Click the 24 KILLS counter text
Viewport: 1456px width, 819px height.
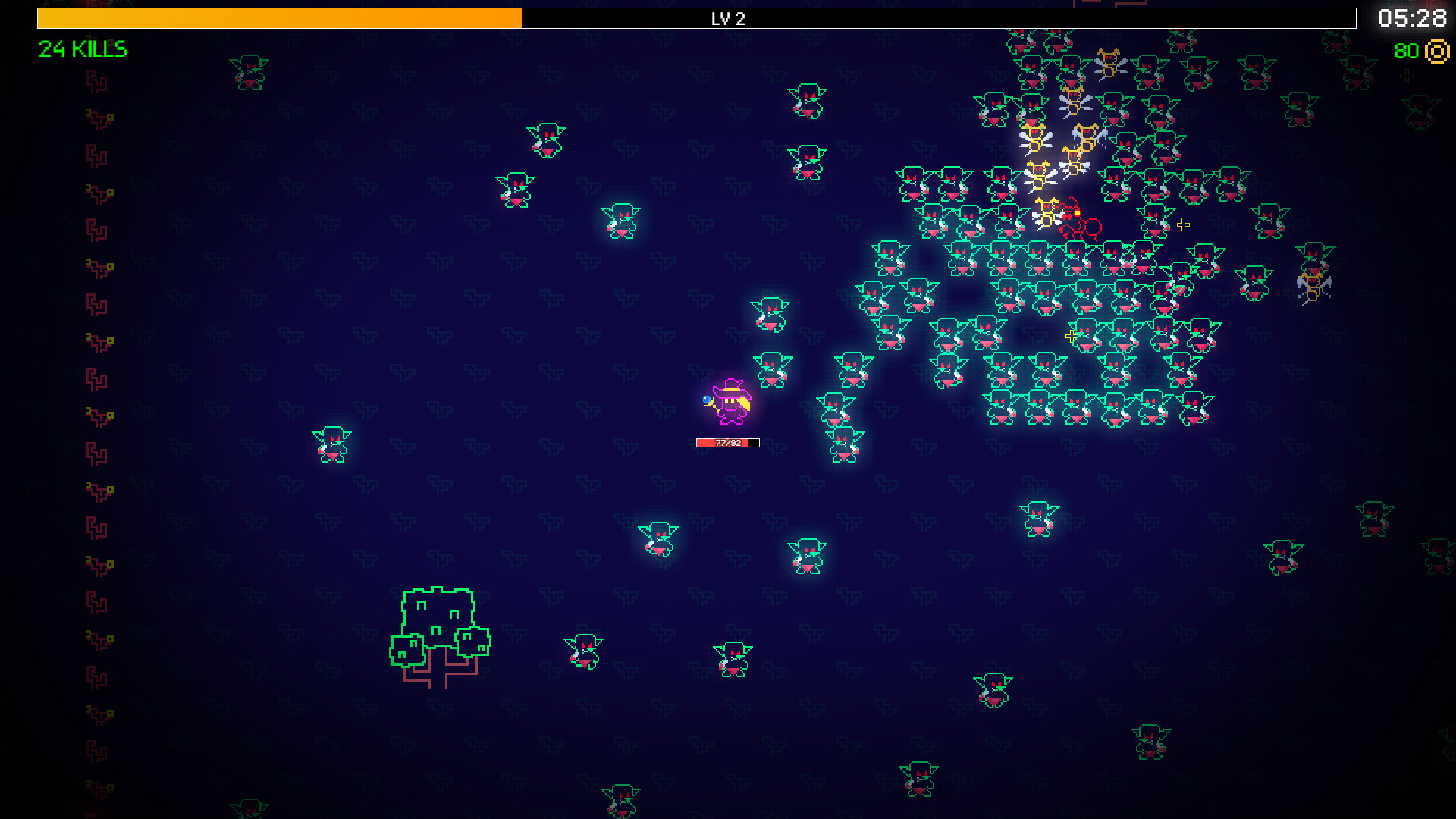pos(82,49)
